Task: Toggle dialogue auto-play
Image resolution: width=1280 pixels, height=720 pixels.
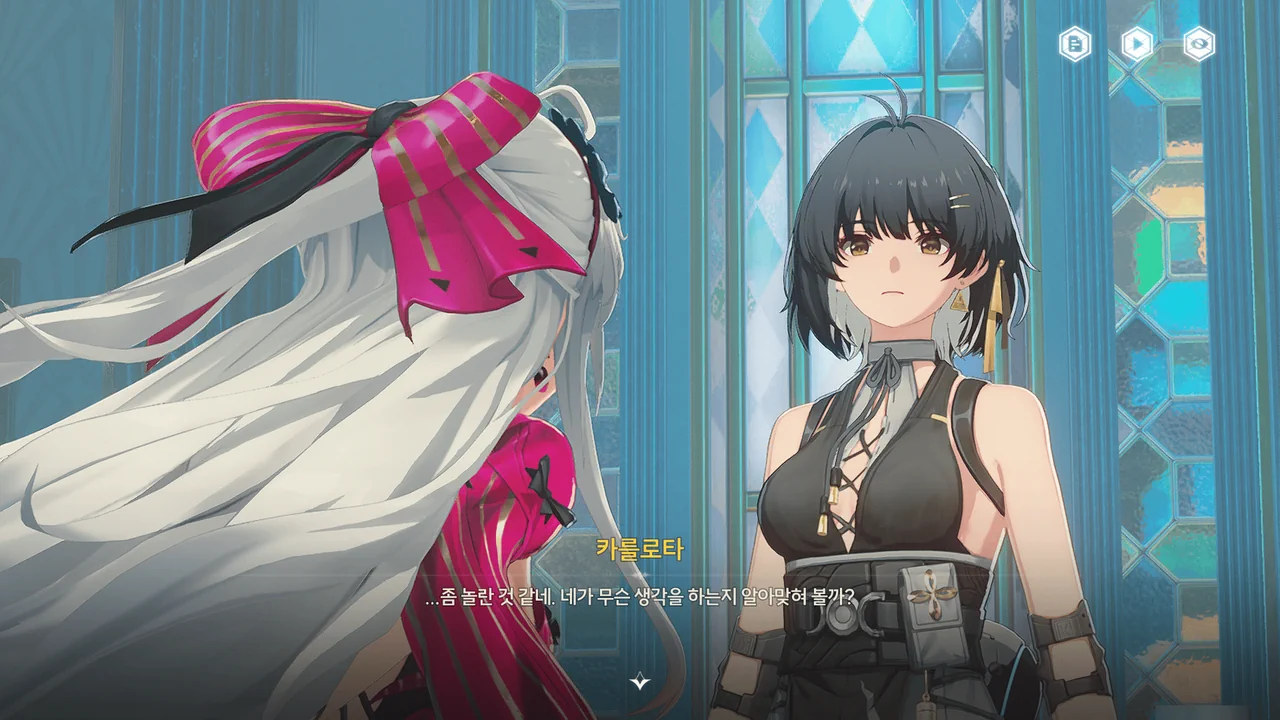Action: click(x=1137, y=44)
